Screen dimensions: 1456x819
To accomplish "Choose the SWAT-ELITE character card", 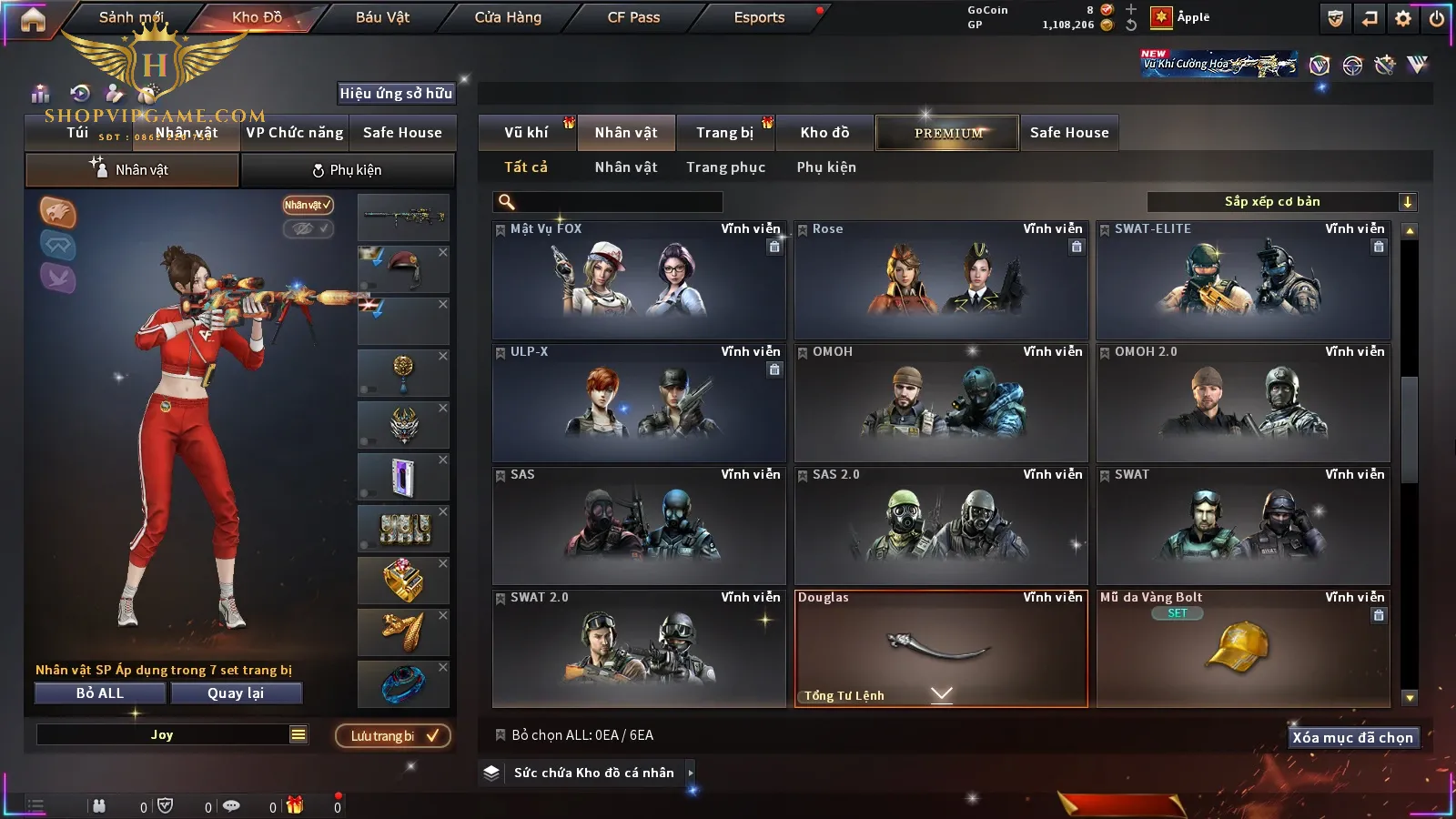I will click(x=1243, y=280).
